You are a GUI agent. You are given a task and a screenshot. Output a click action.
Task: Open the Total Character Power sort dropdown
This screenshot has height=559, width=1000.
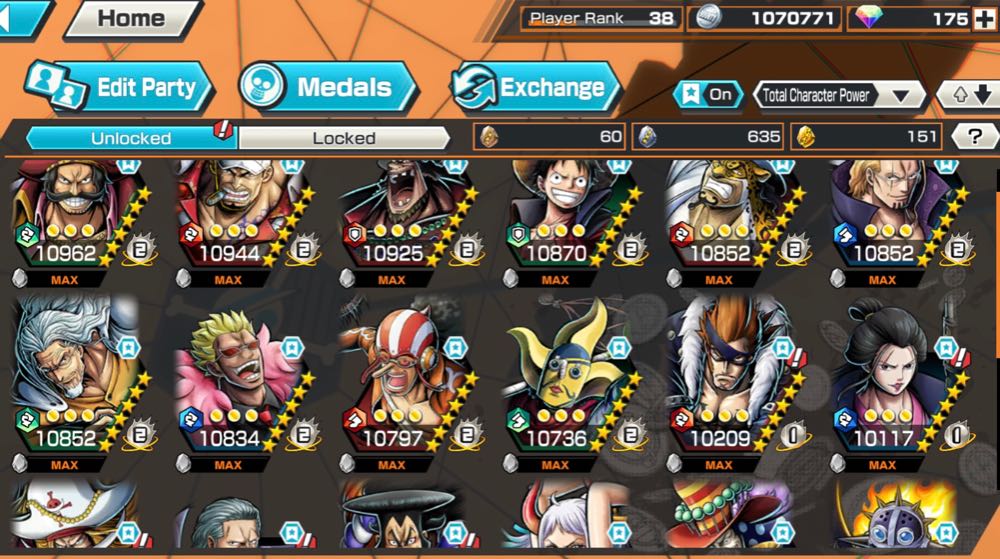[838, 95]
